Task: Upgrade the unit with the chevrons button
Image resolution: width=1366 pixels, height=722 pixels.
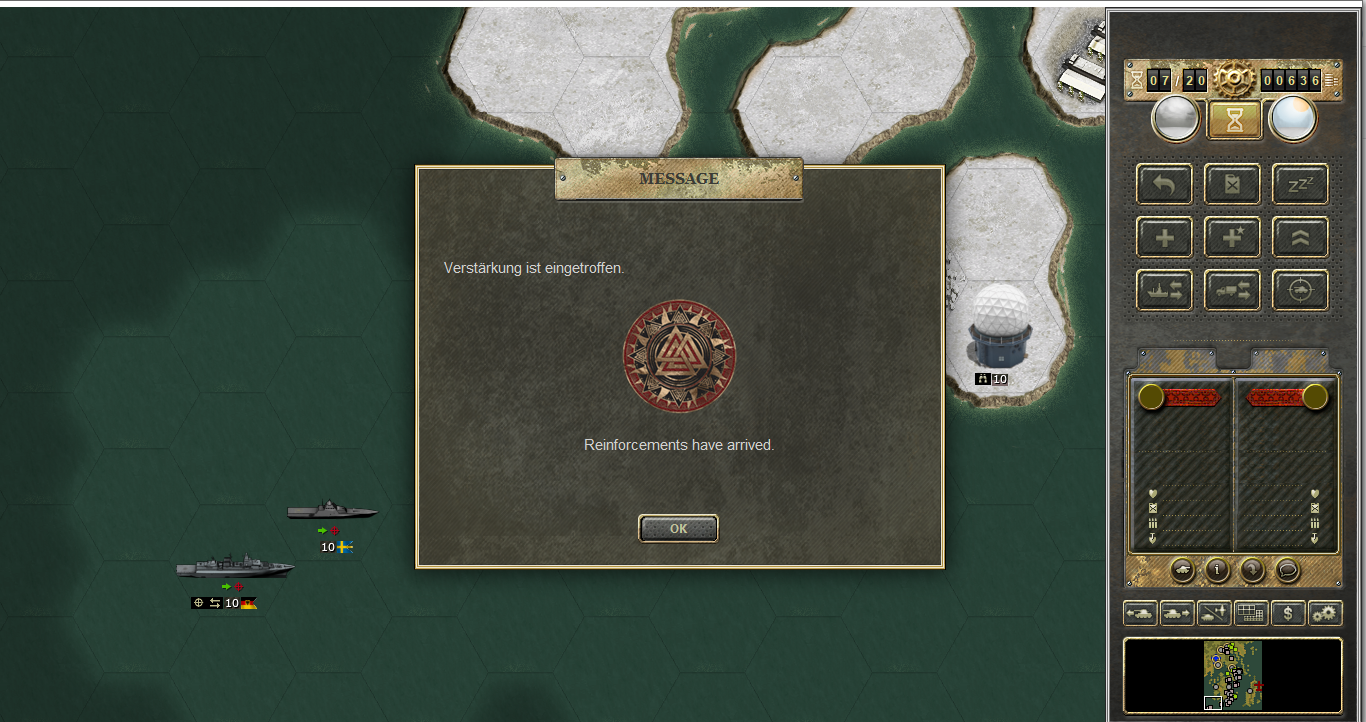Action: (x=1300, y=237)
